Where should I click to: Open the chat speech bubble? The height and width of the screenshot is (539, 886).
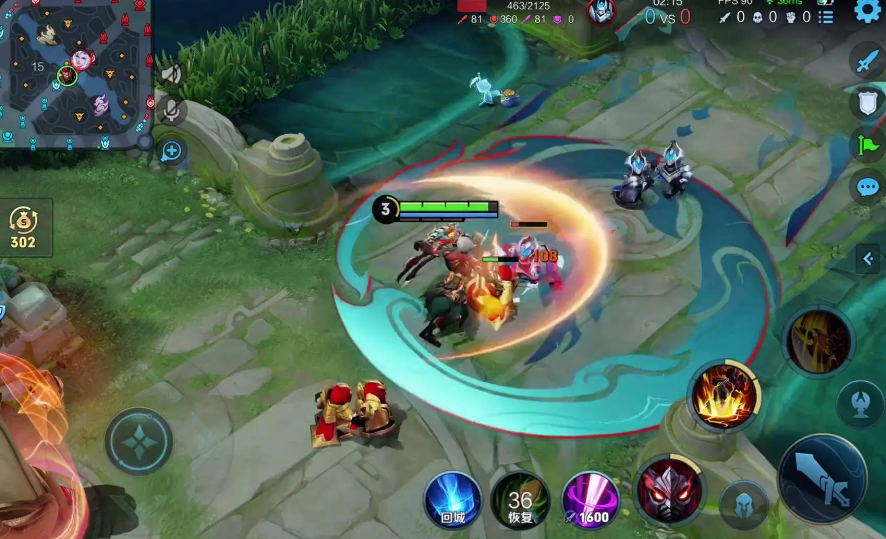pyautogui.click(x=867, y=187)
